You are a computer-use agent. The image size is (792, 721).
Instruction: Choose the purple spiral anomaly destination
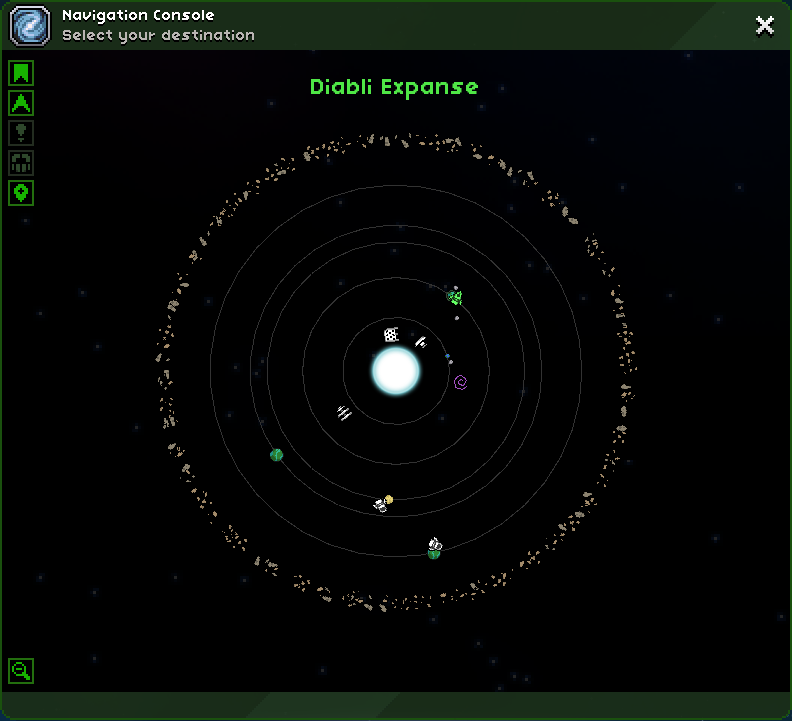pyautogui.click(x=460, y=382)
